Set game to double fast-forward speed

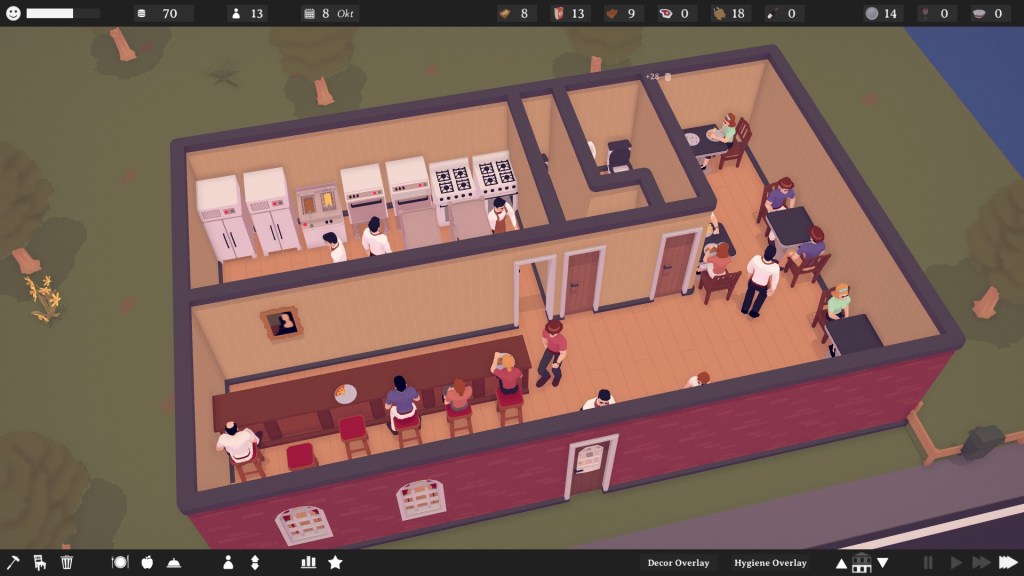coord(980,563)
